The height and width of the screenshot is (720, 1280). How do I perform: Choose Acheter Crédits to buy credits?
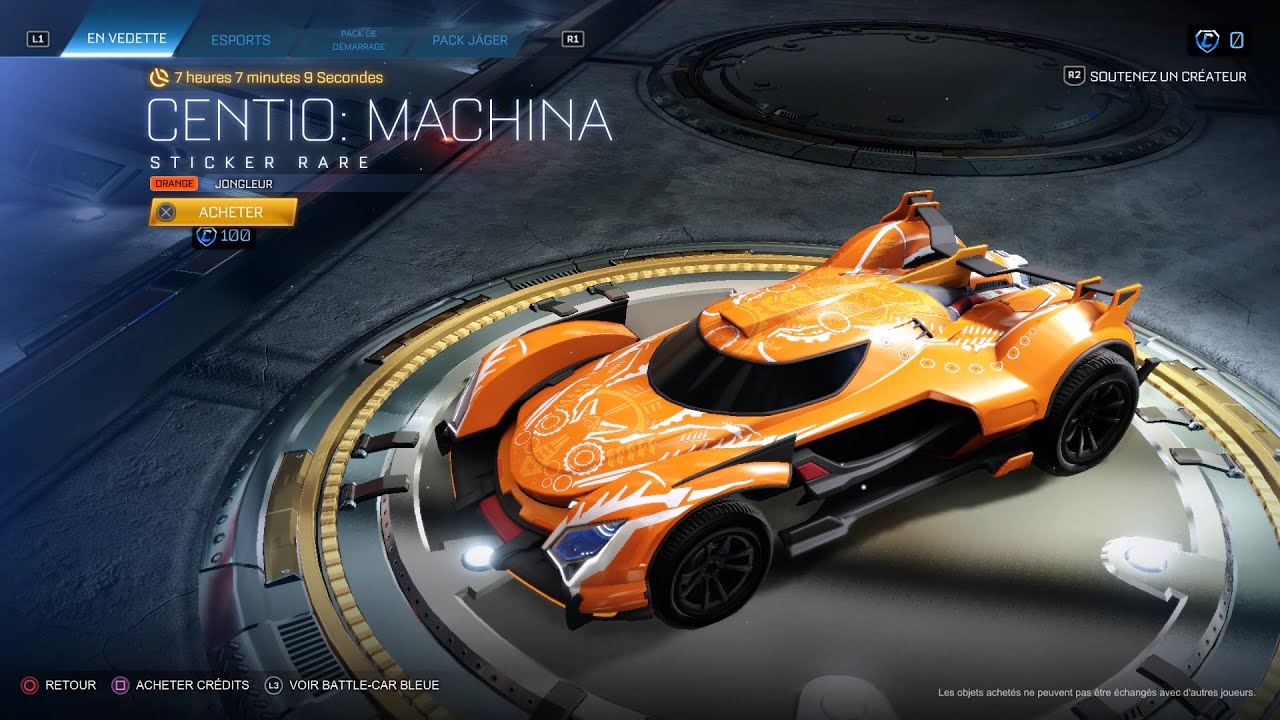pyautogui.click(x=181, y=685)
